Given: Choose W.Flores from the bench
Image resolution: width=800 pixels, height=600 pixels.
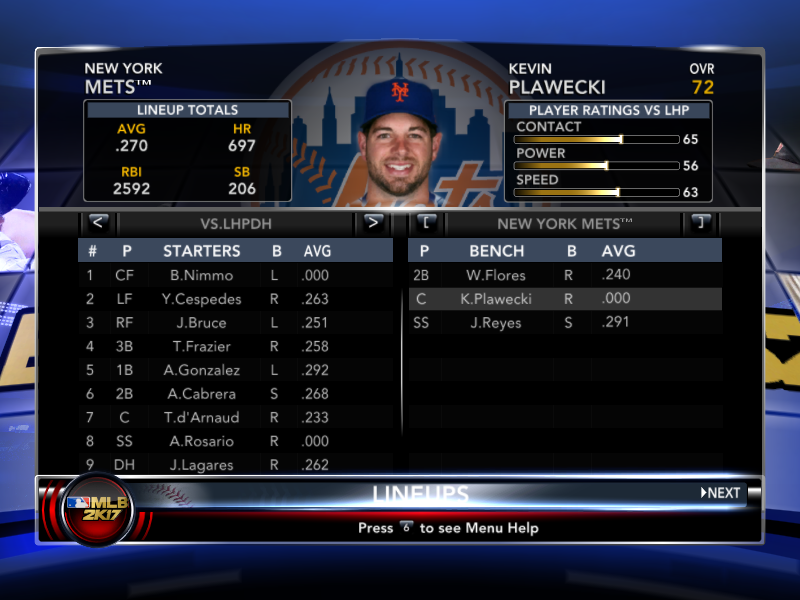Looking at the screenshot, I should pos(495,275).
